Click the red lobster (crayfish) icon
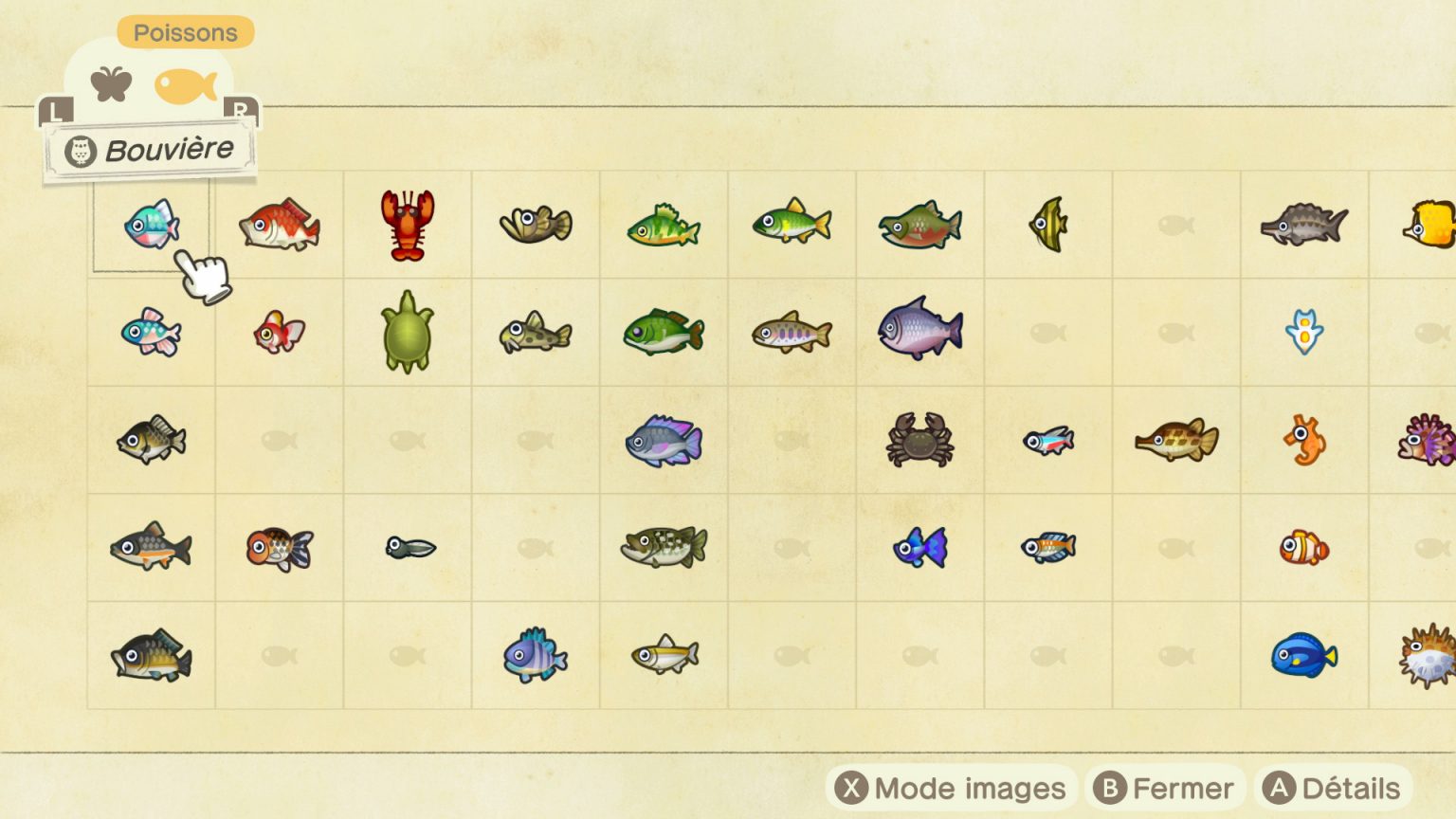 pyautogui.click(x=407, y=226)
